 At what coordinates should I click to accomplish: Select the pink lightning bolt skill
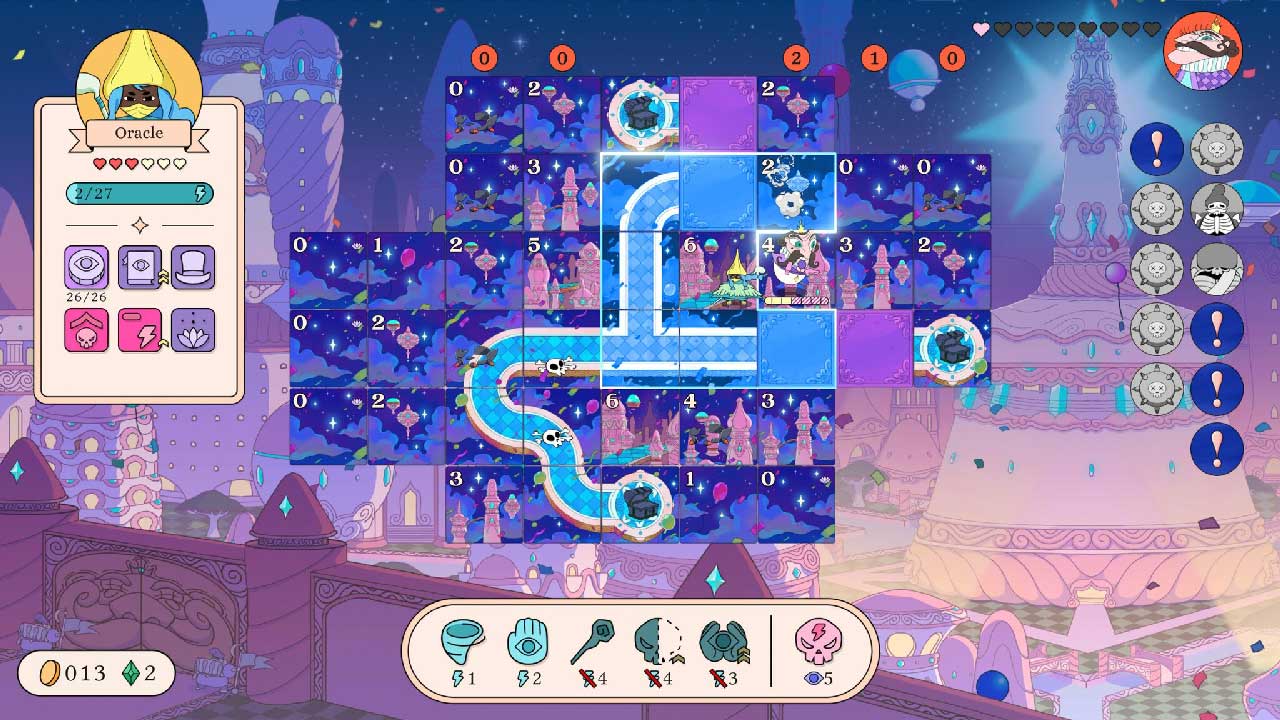pos(139,330)
